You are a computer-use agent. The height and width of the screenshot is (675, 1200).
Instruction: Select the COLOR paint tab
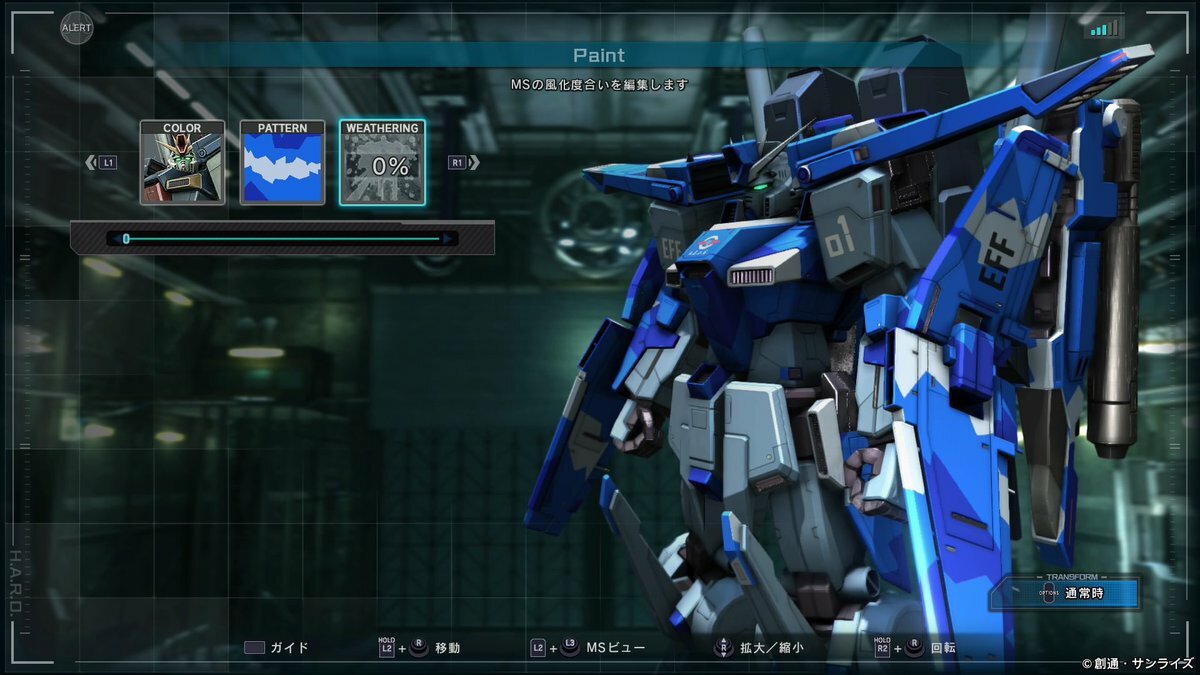click(182, 163)
